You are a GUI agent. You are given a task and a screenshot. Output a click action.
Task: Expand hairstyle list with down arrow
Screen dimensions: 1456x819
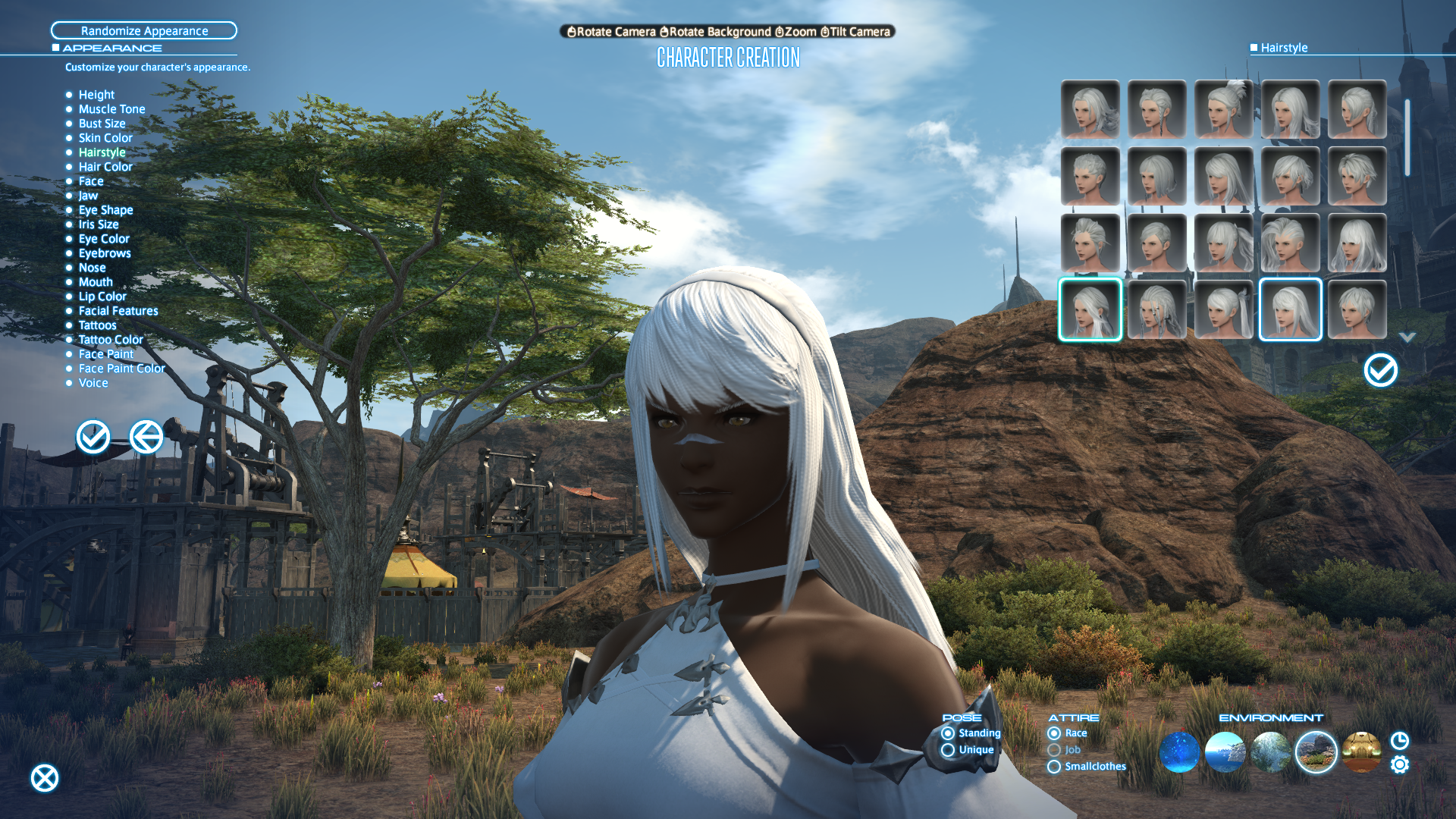(x=1407, y=337)
